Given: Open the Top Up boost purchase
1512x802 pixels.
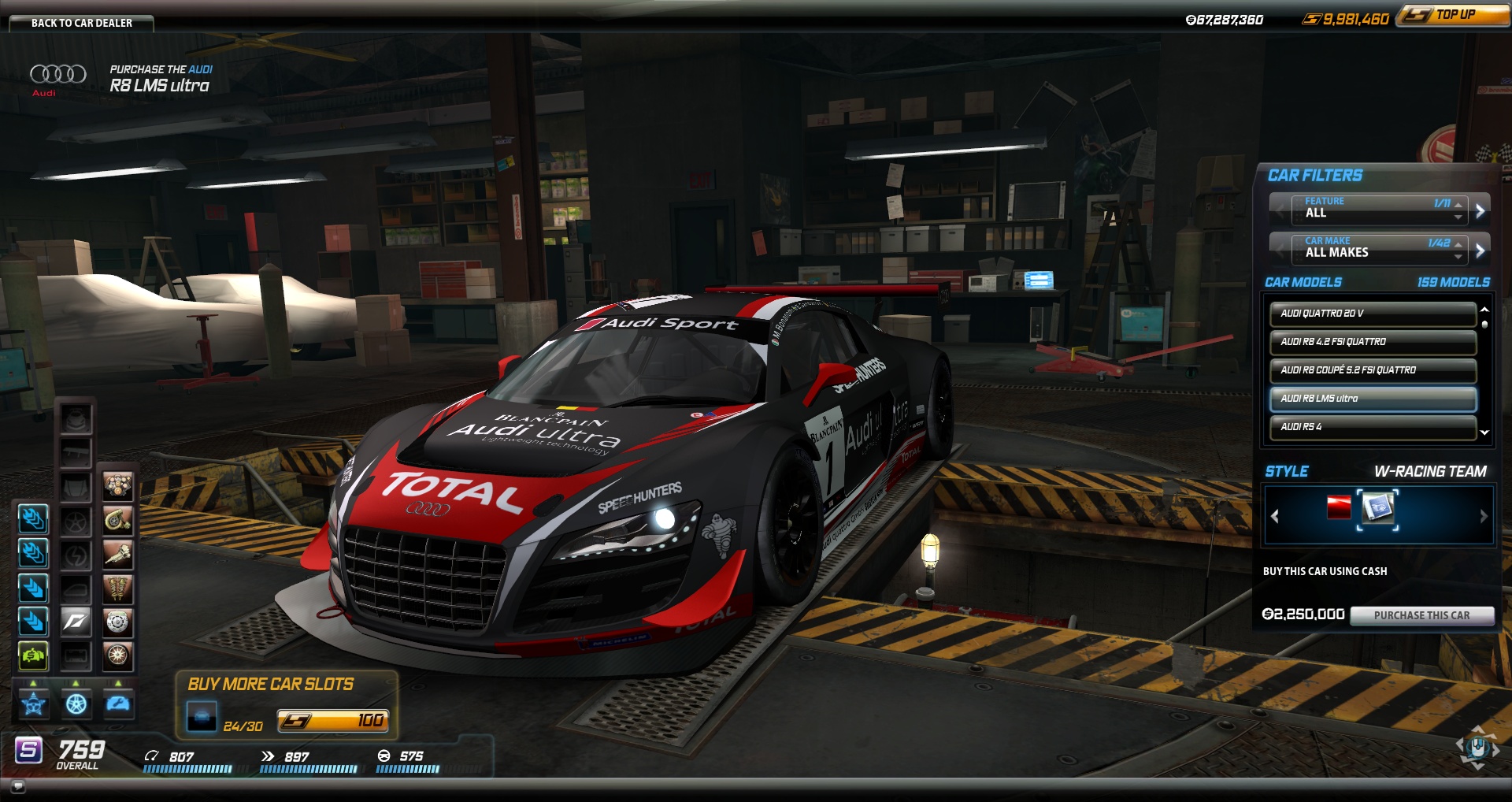Looking at the screenshot, I should coord(1453,15).
